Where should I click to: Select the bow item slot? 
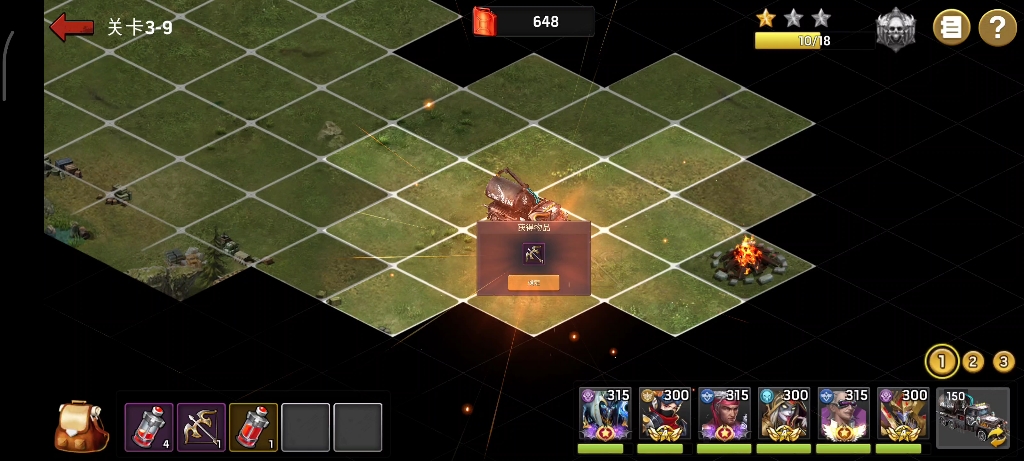(201, 427)
